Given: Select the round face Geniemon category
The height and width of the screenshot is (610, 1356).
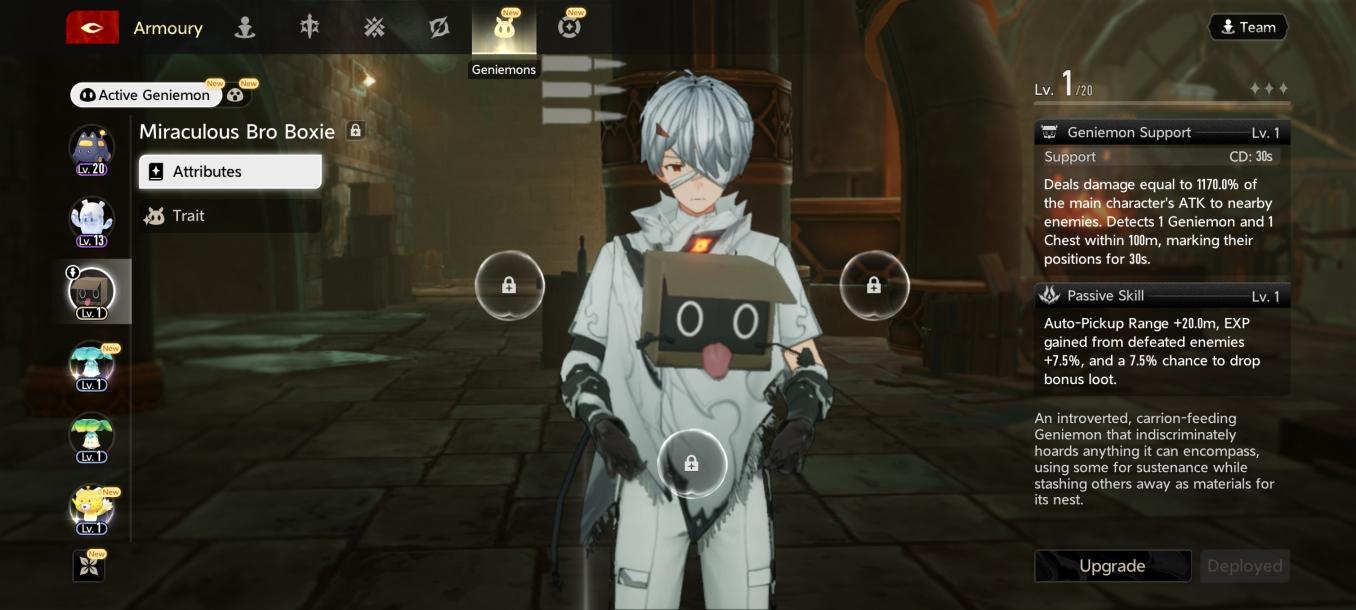Looking at the screenshot, I should tap(236, 95).
